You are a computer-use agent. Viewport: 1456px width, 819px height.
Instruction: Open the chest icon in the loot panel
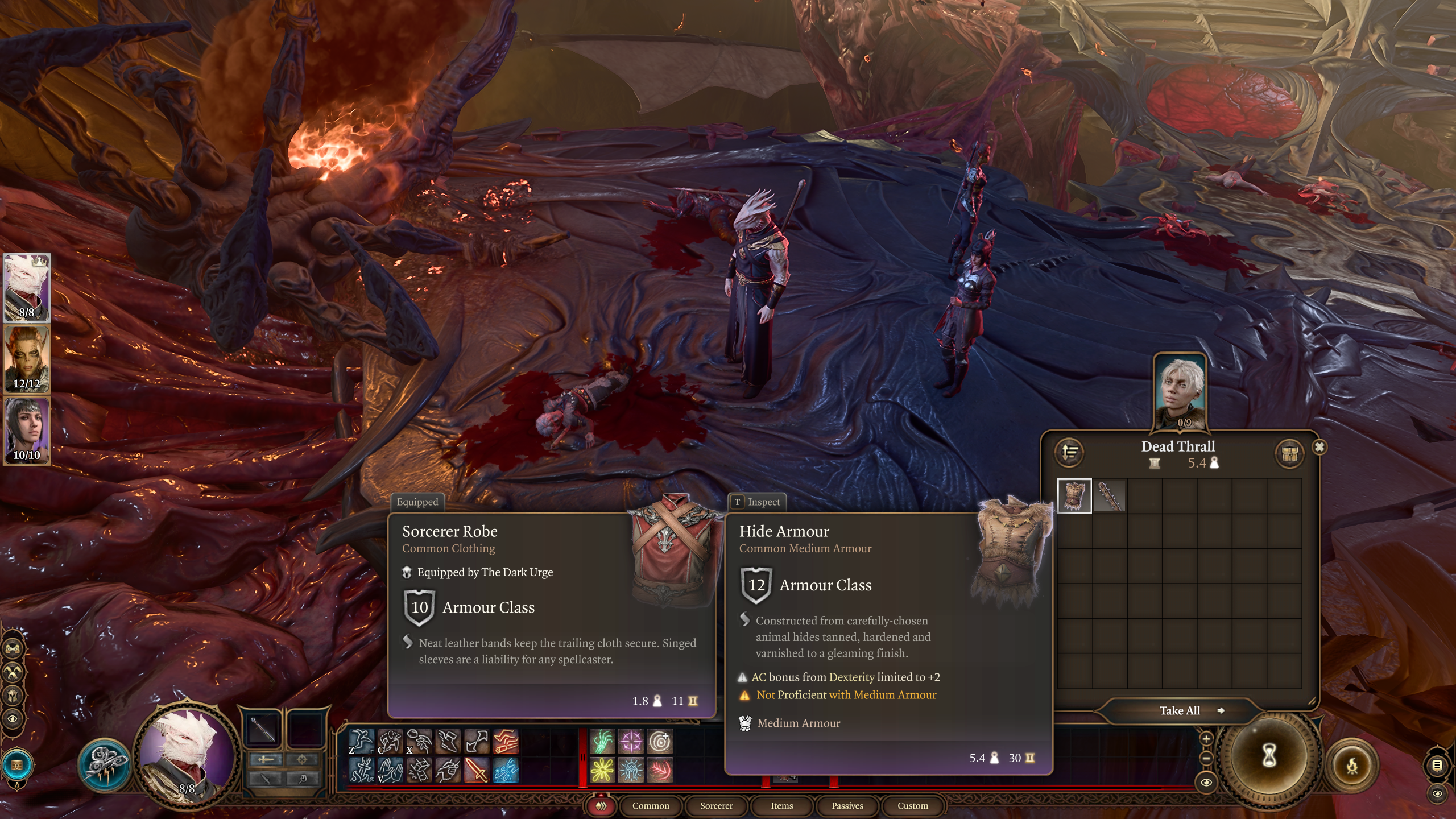[x=1289, y=454]
